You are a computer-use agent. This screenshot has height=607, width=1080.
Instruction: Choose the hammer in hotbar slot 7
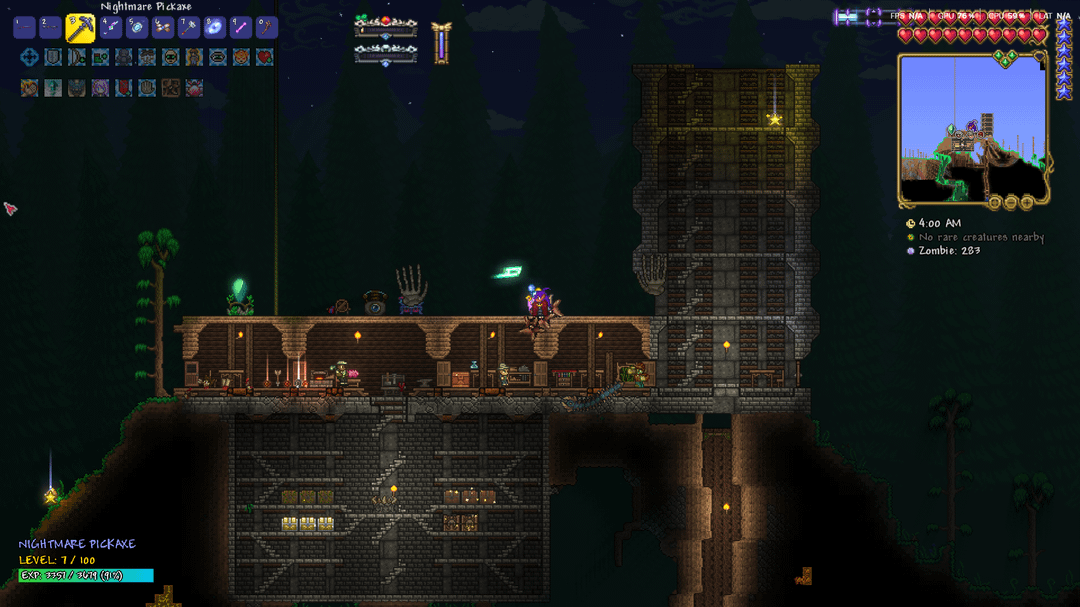pyautogui.click(x=189, y=28)
